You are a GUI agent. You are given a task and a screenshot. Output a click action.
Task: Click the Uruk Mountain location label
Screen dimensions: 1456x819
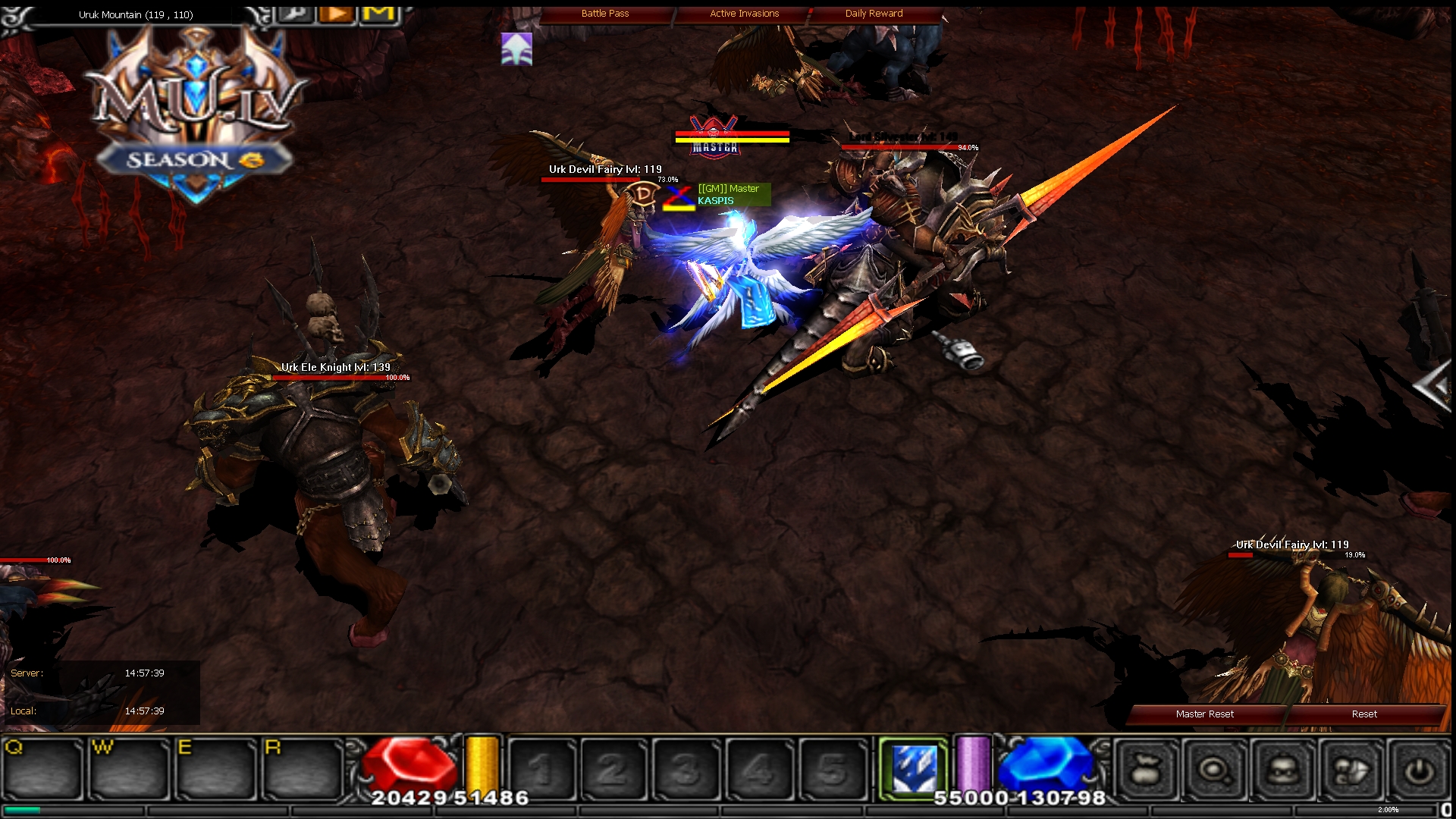point(136,14)
